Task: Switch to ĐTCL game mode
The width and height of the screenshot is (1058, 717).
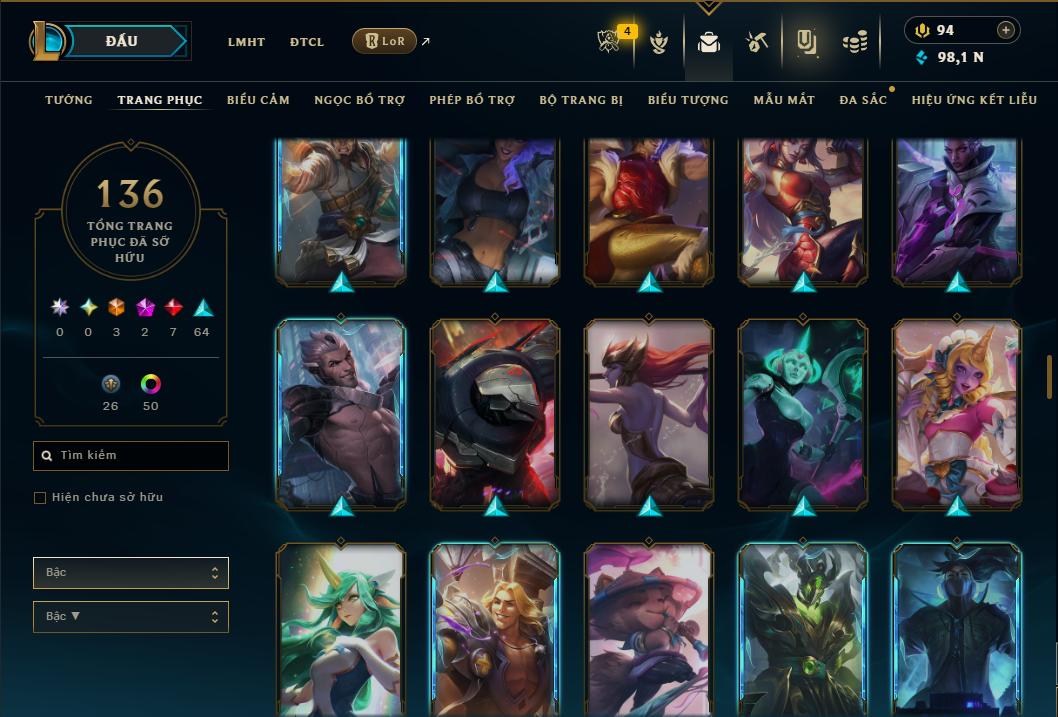Action: click(307, 42)
